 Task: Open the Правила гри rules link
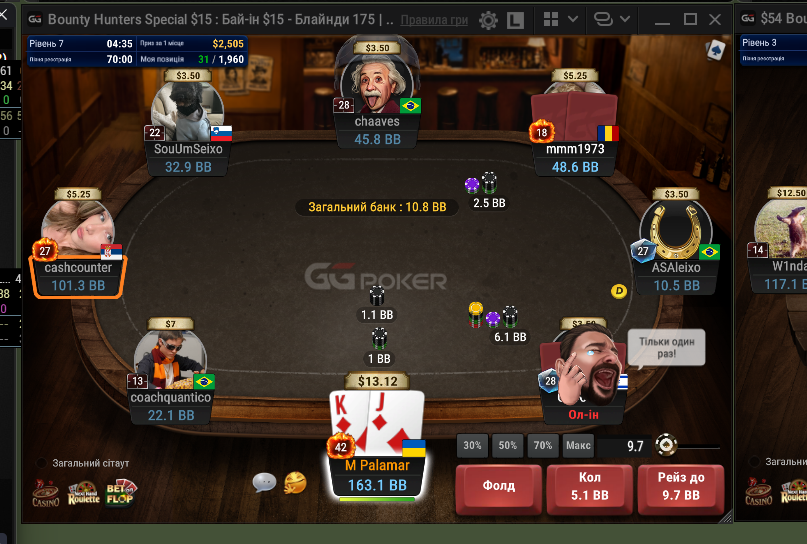[x=435, y=20]
